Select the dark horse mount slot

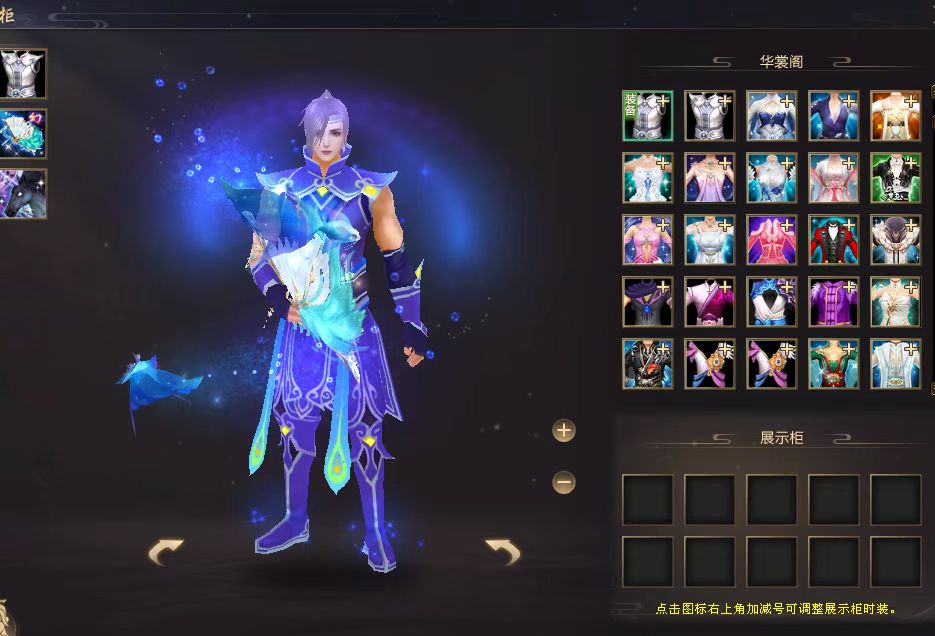click(22, 193)
